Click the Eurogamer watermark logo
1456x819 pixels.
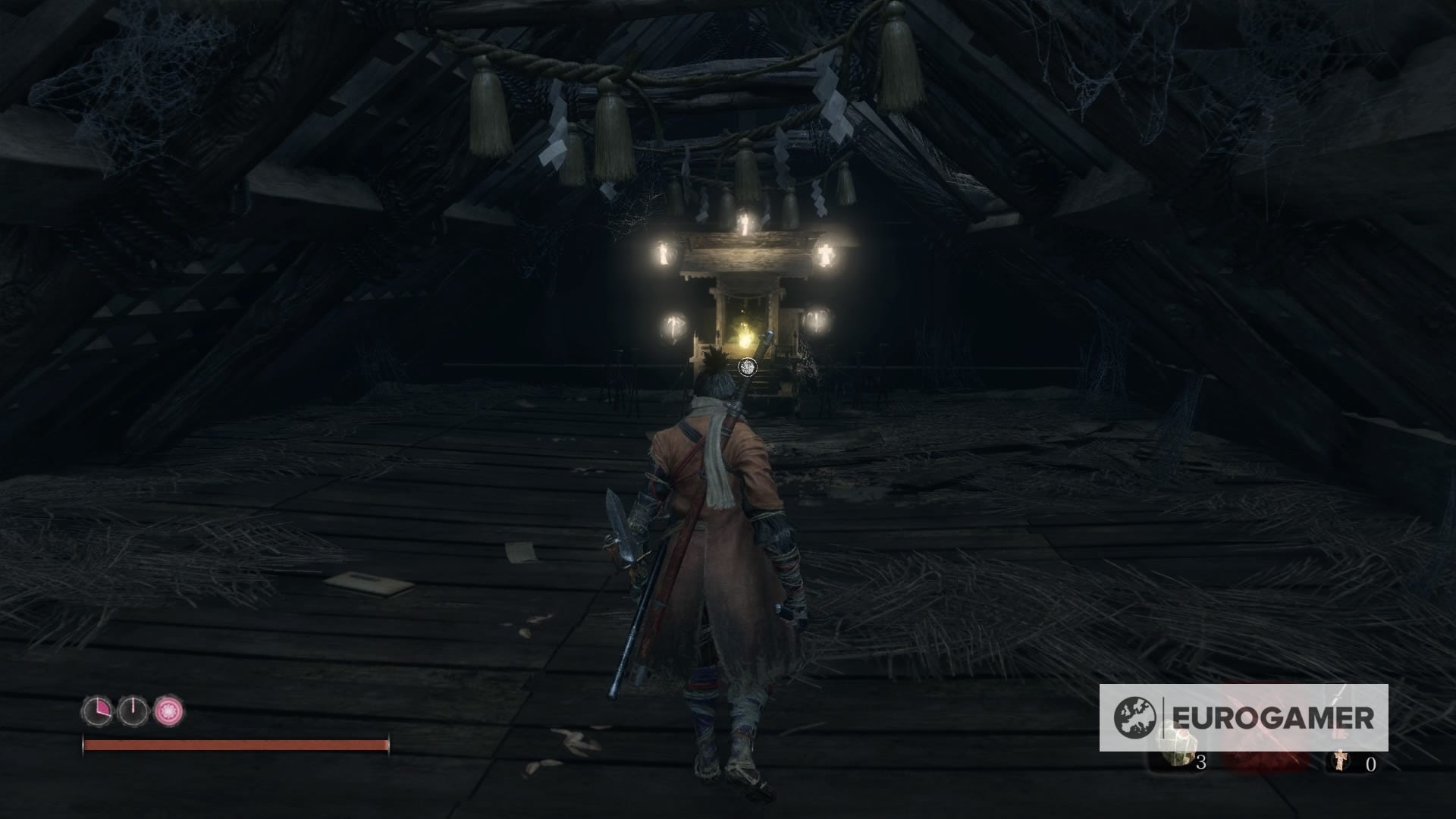pyautogui.click(x=1244, y=717)
